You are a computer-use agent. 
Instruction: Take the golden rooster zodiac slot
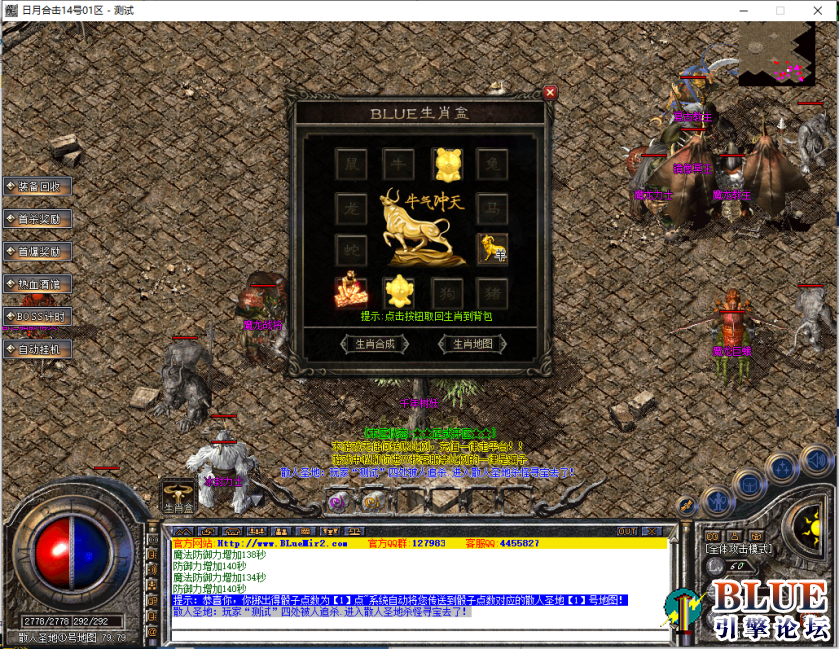(400, 292)
